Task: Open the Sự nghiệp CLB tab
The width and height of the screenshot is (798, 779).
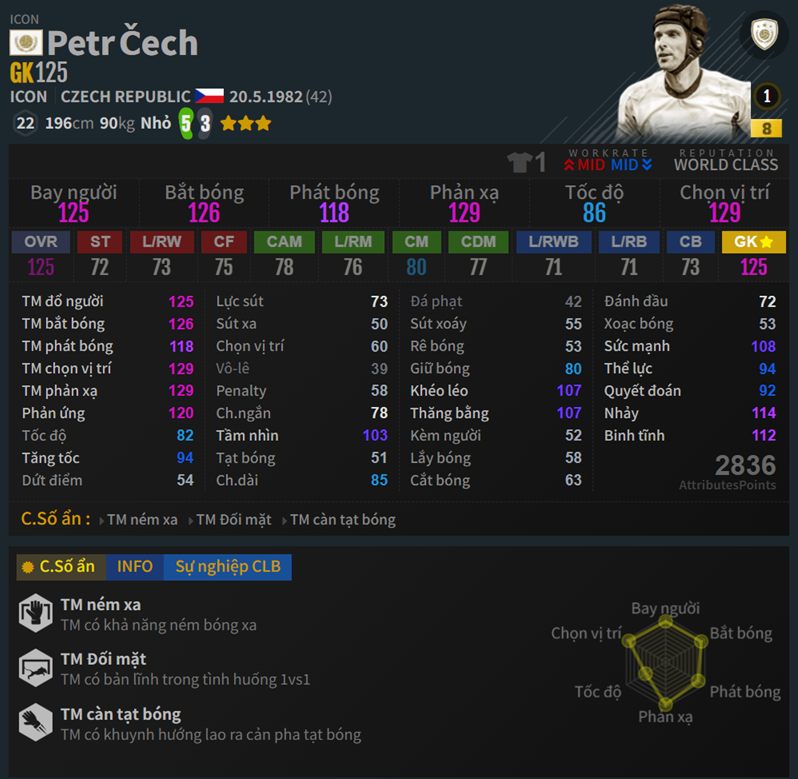Action: tap(228, 567)
